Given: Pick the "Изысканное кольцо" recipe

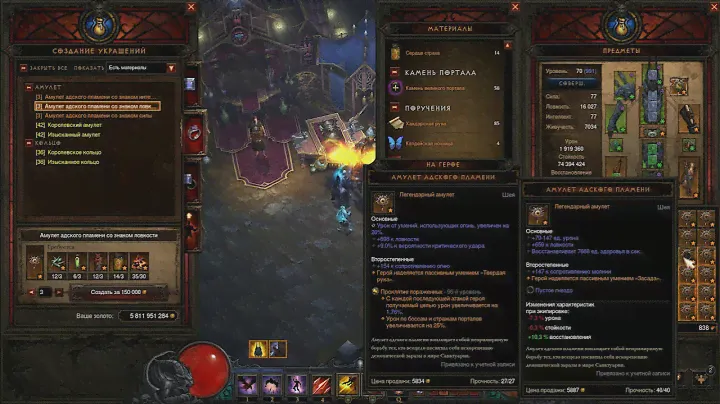Looking at the screenshot, I should (72, 160).
